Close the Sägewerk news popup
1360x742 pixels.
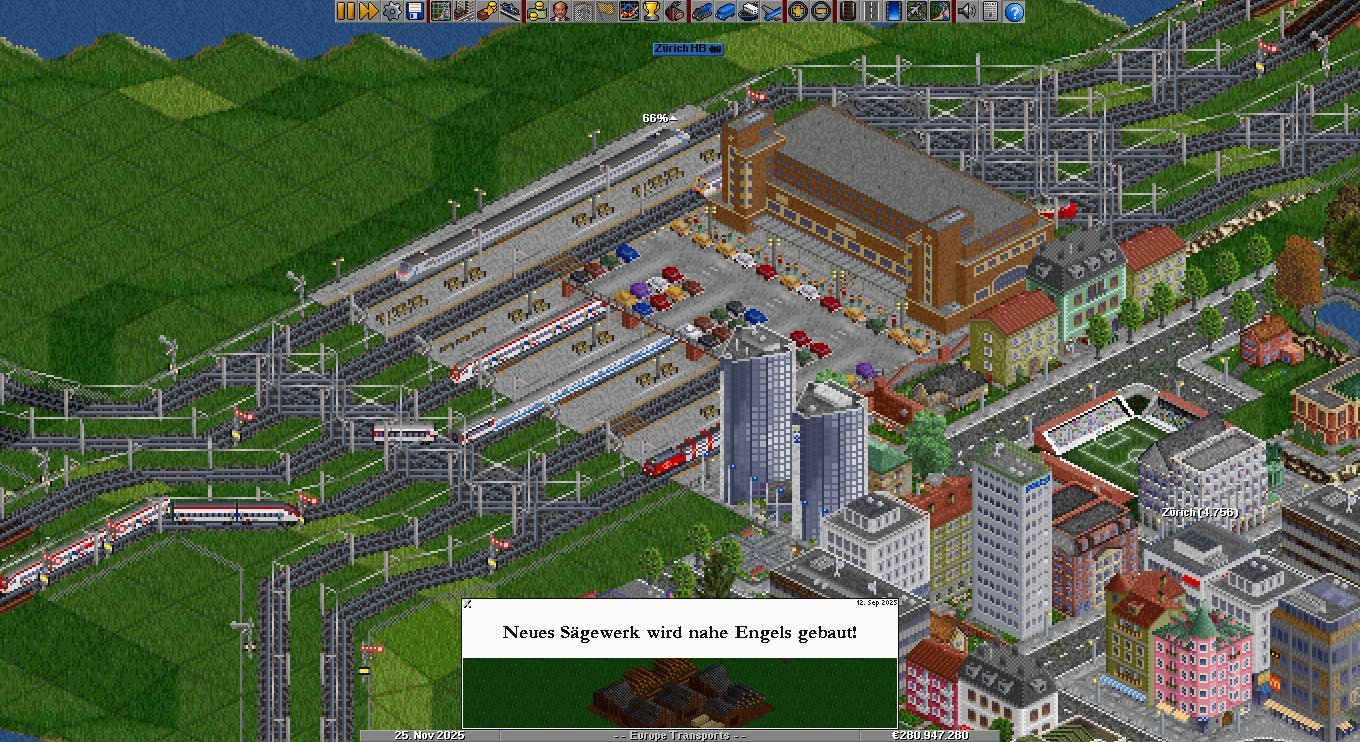pyautogui.click(x=467, y=604)
